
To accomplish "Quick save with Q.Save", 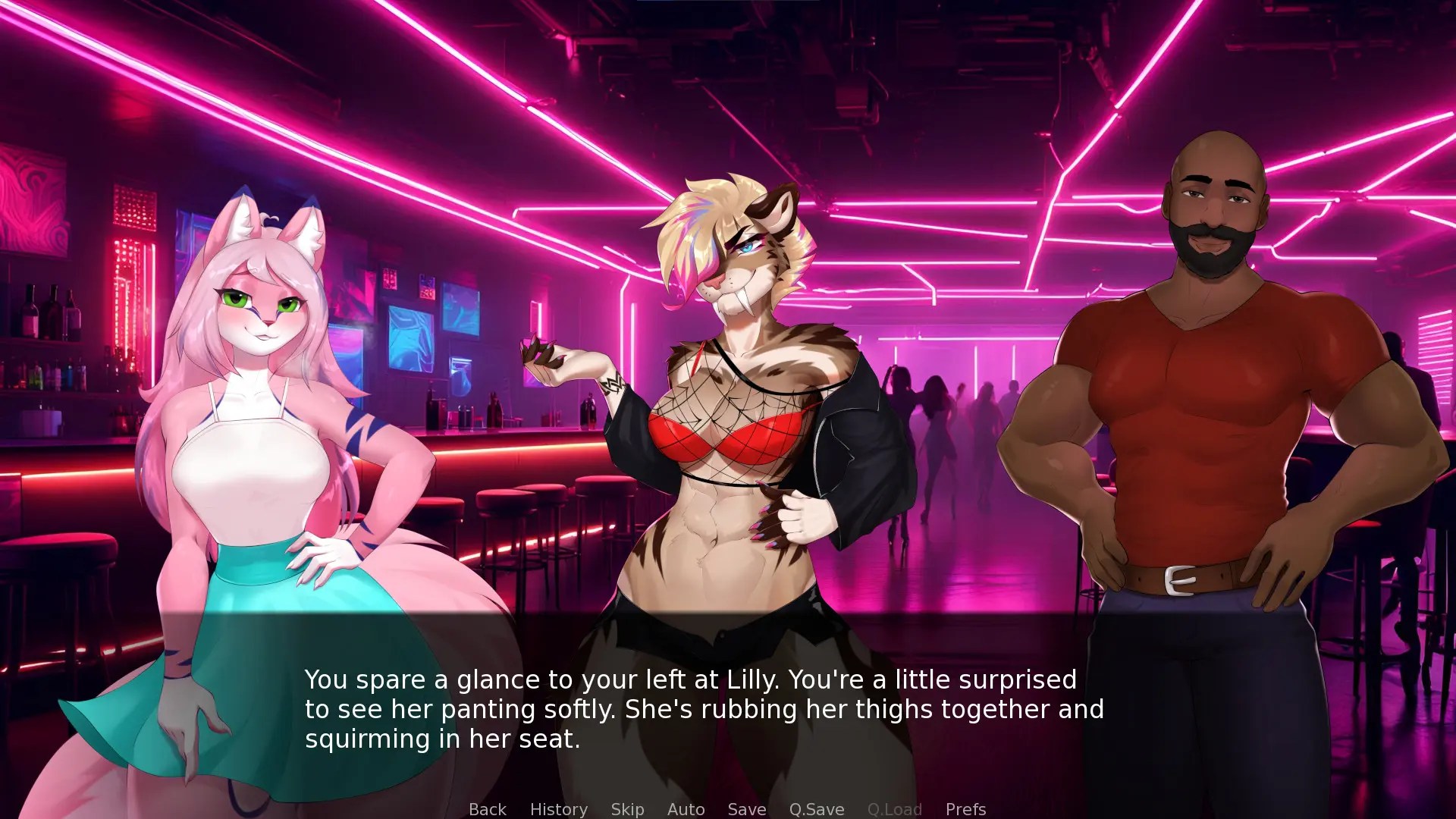I will point(816,809).
